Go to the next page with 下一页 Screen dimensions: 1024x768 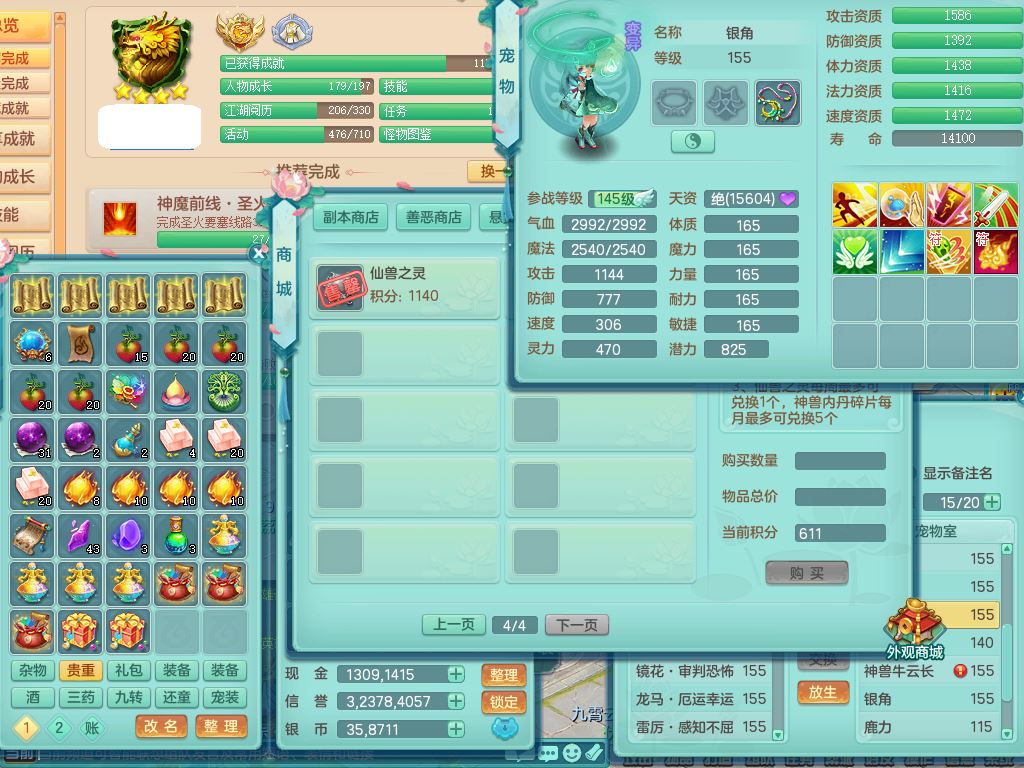click(577, 625)
